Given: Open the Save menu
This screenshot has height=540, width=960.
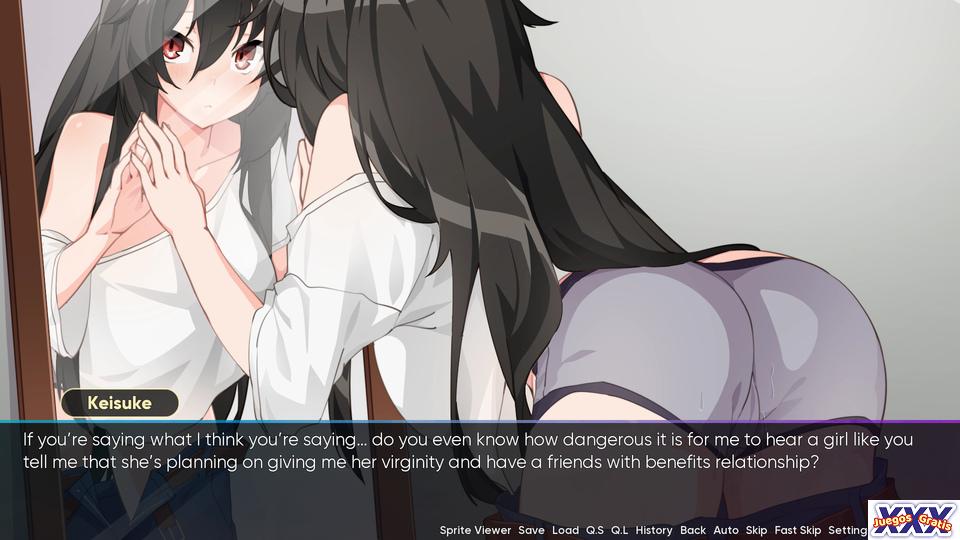Looking at the screenshot, I should [x=531, y=530].
